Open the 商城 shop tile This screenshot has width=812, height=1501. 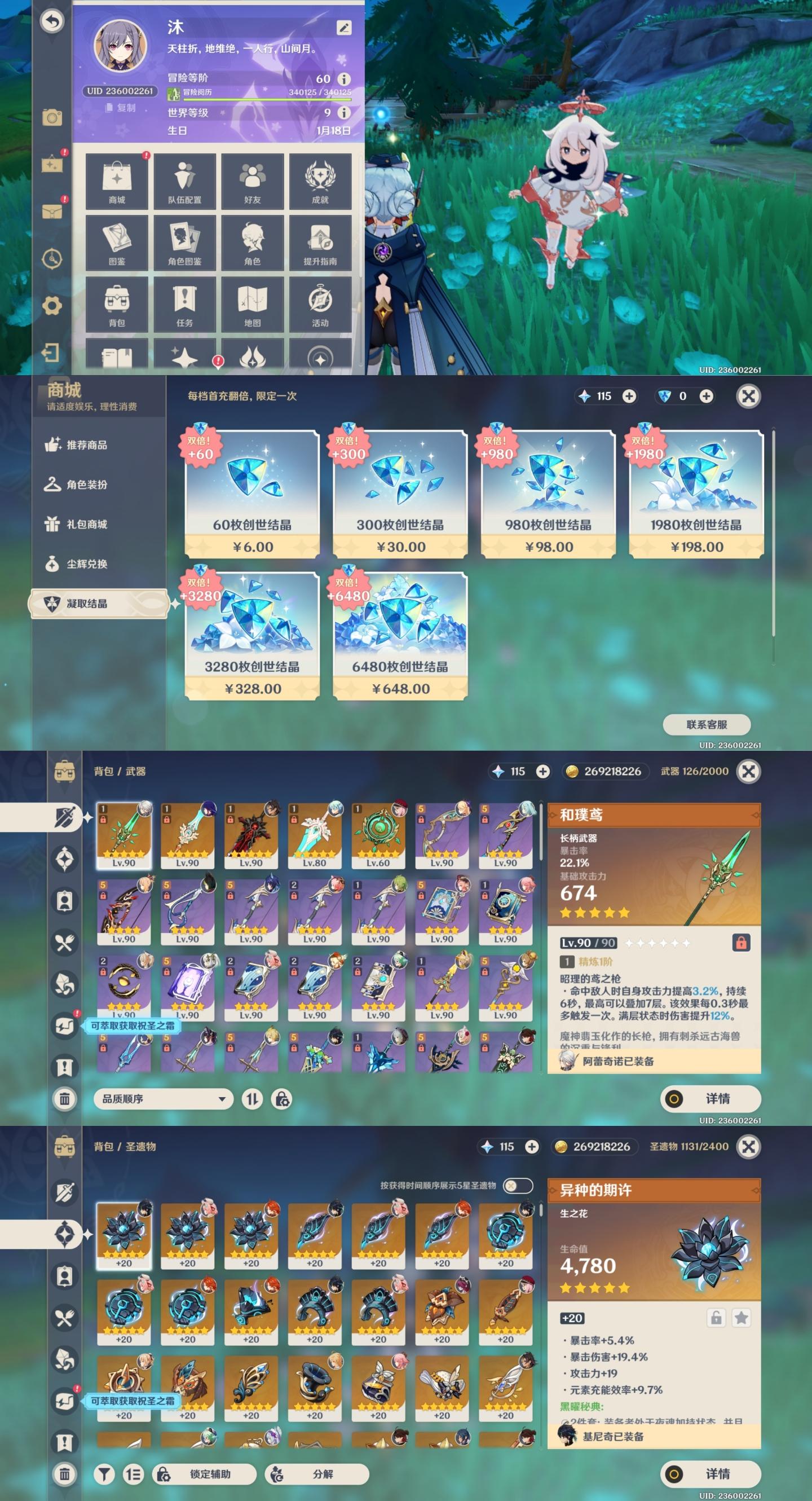(x=117, y=181)
